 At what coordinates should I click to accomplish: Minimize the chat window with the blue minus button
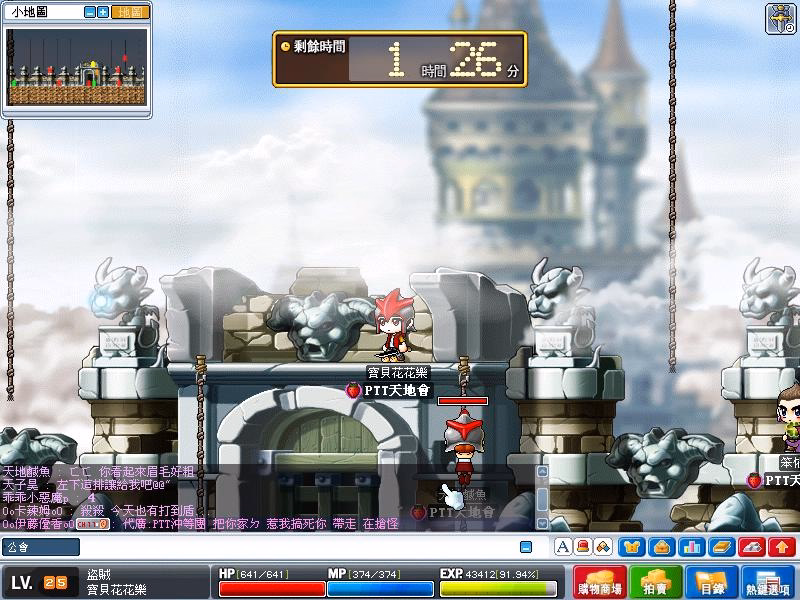(526, 547)
